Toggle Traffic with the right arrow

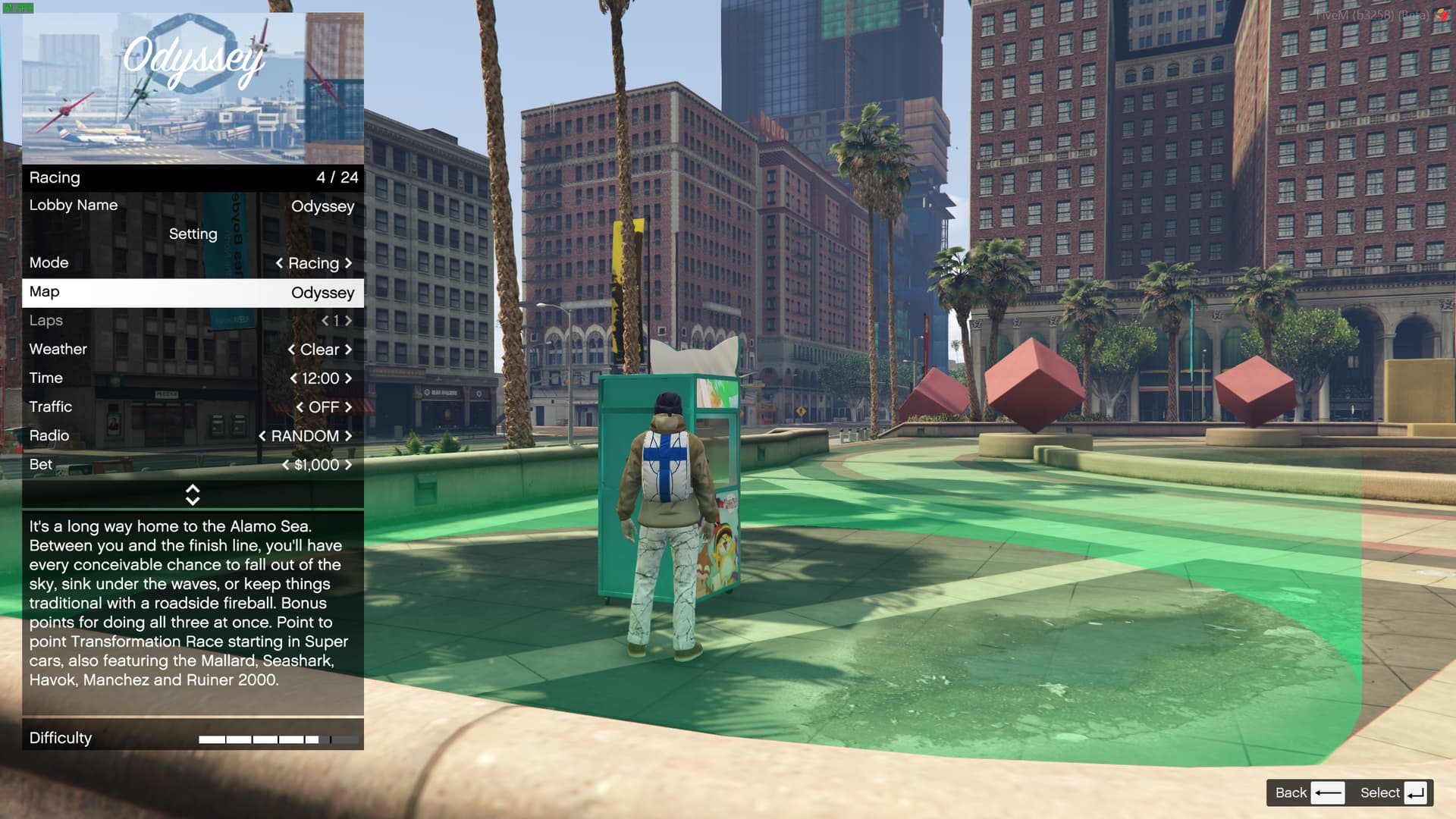[x=349, y=407]
